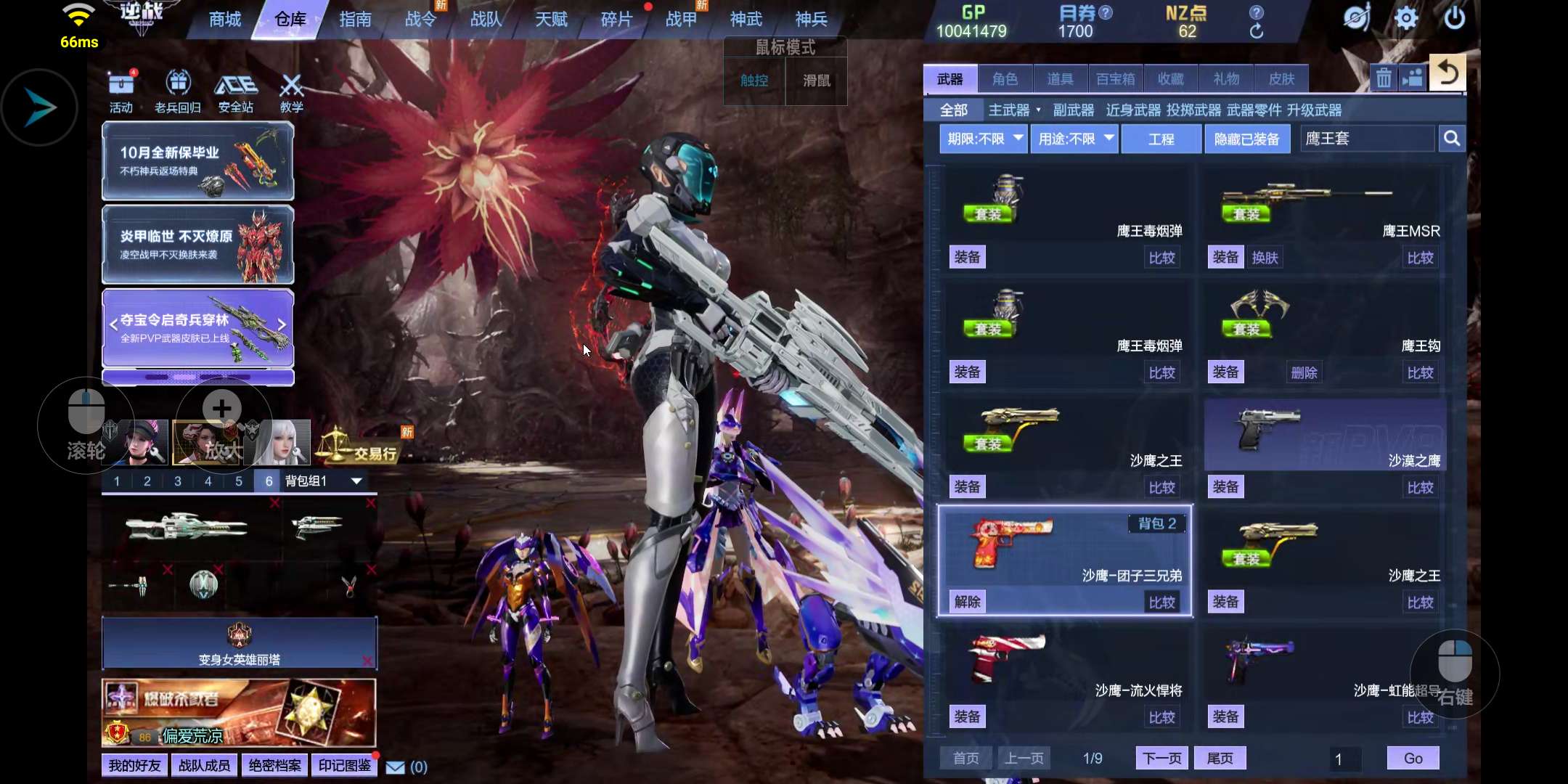Go to next page with 下一页
This screenshot has width=1568, height=784.
[x=1161, y=759]
